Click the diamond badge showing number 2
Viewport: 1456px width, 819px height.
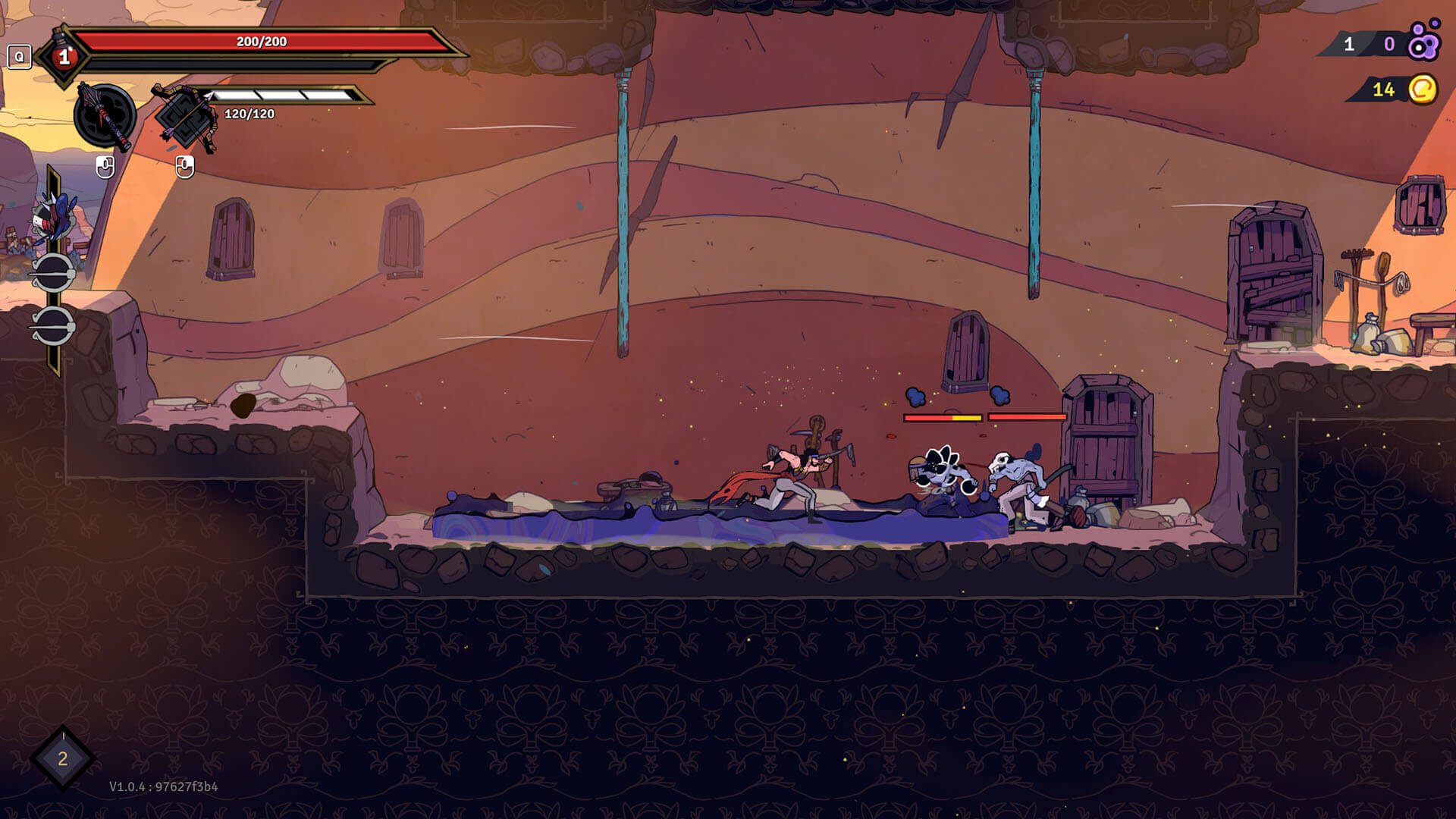click(x=63, y=758)
